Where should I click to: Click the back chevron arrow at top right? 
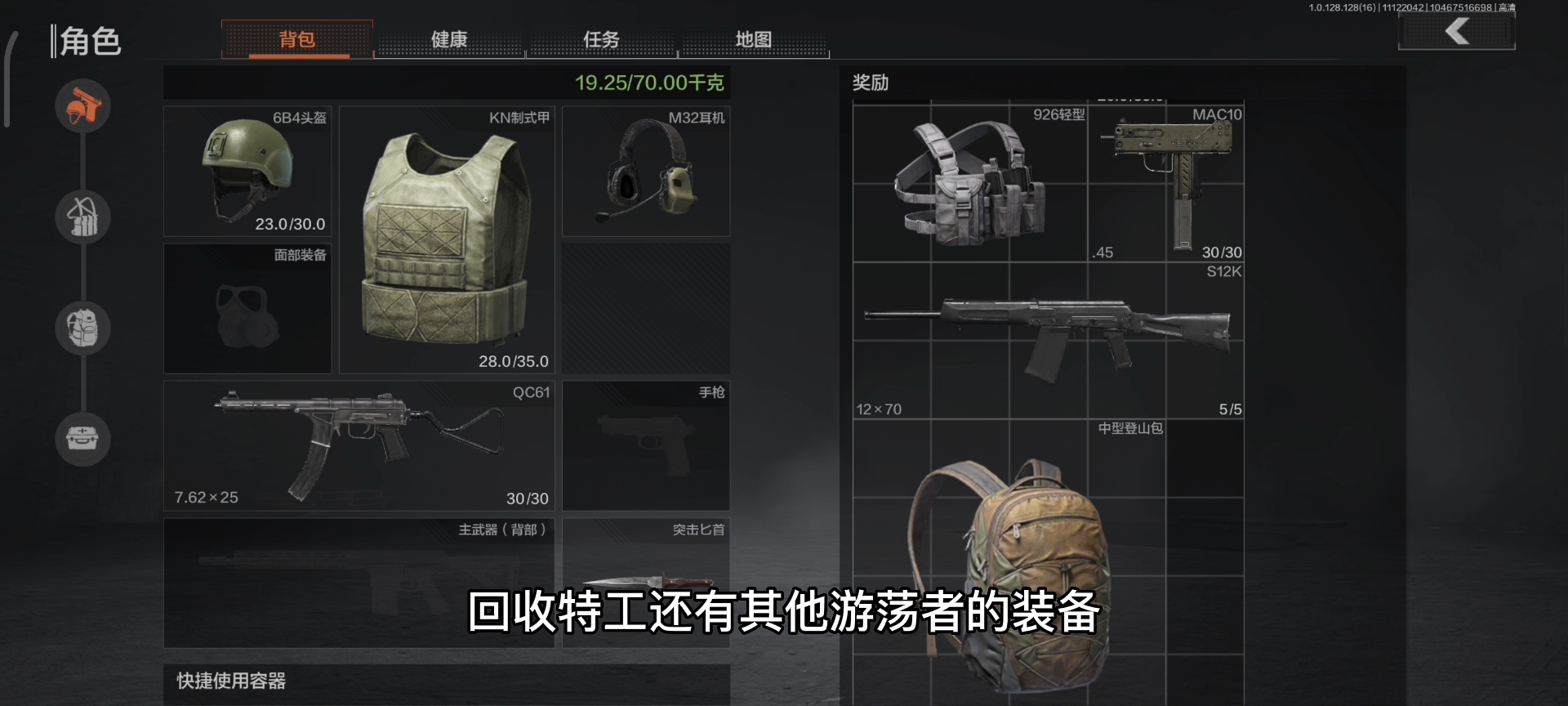click(x=1456, y=31)
